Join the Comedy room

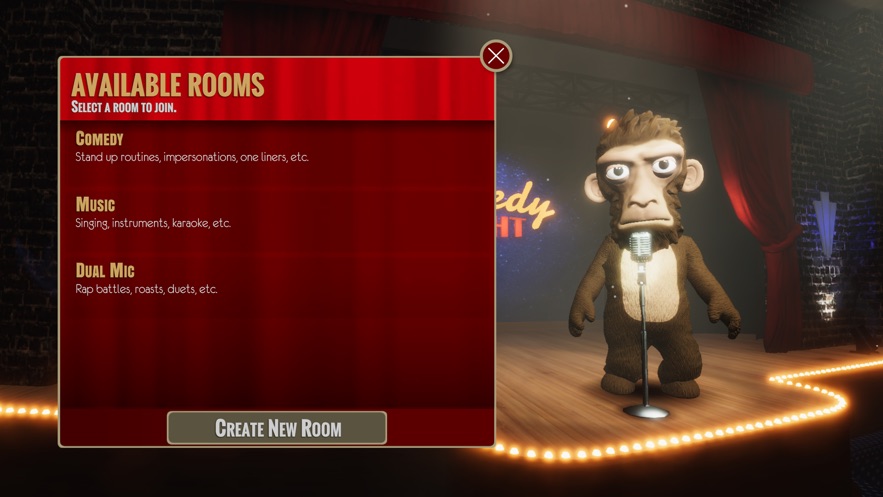click(x=100, y=139)
